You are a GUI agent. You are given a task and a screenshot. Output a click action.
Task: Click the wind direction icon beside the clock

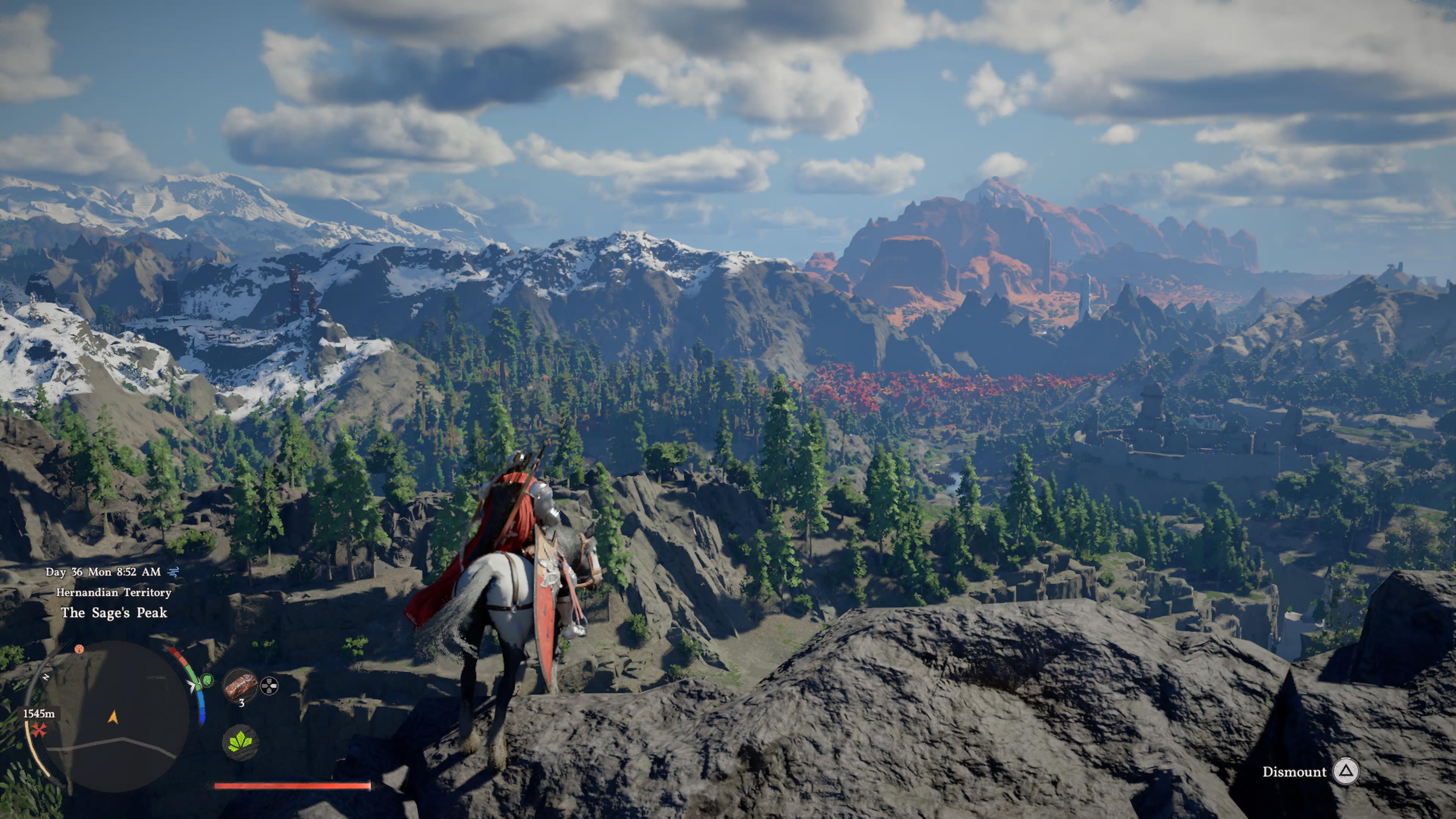click(173, 572)
